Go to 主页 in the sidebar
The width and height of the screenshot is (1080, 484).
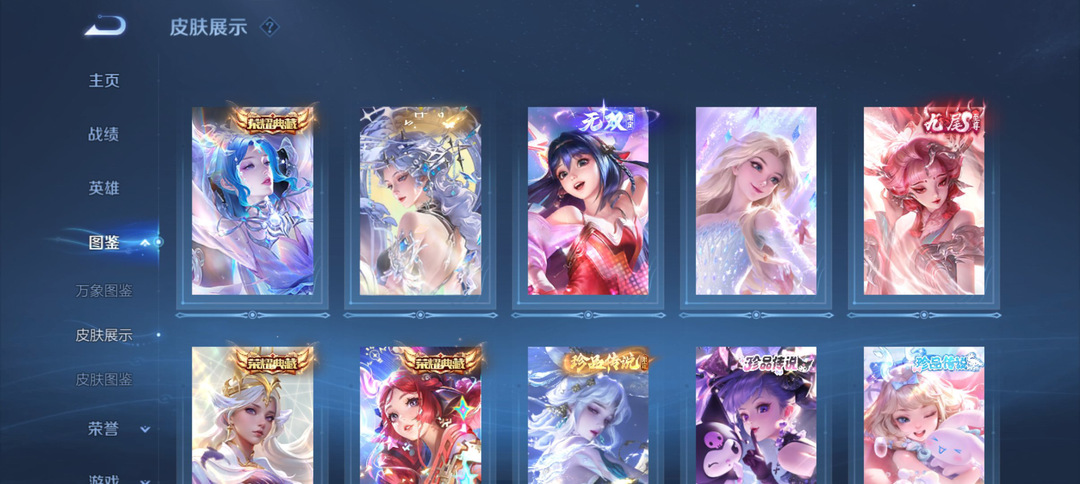click(104, 81)
